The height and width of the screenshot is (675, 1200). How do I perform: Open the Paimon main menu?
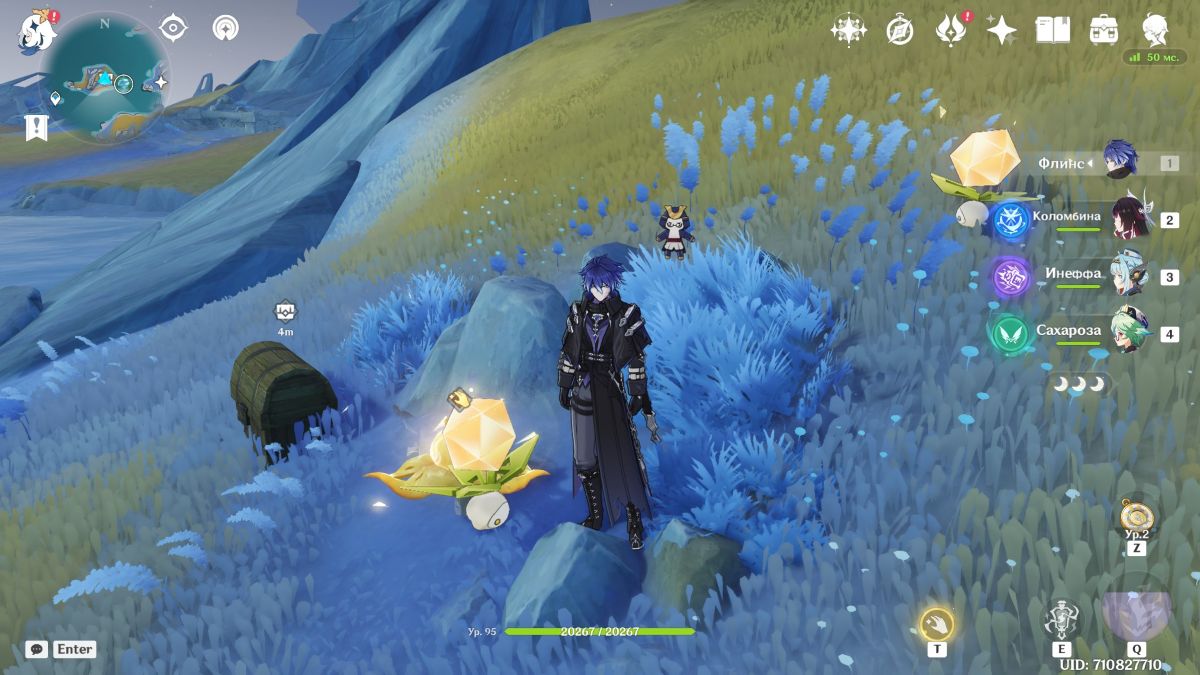(34, 31)
